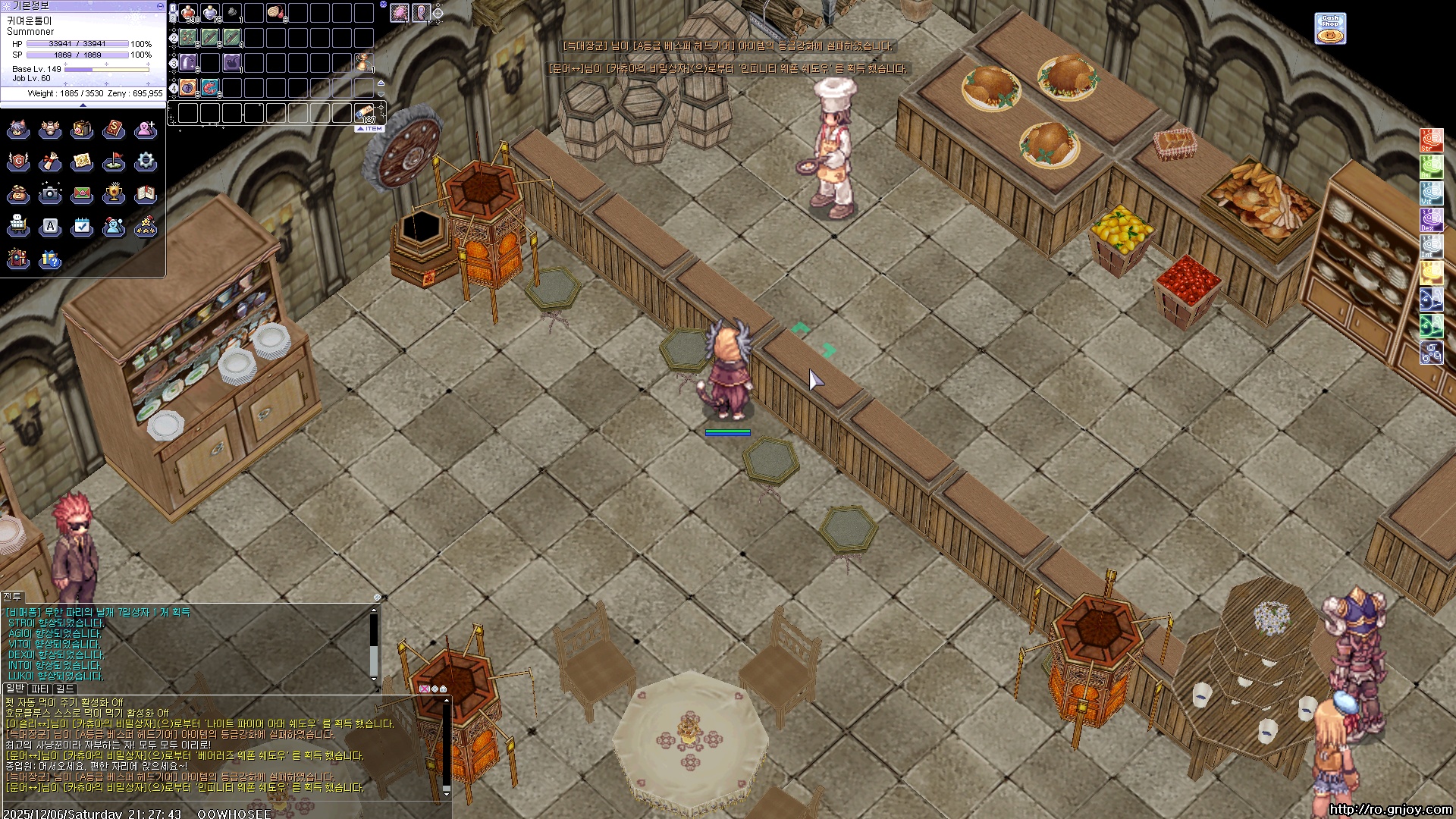Switch to the 길드 guild chat tab
Image resolution: width=1456 pixels, height=819 pixels.
coord(65,689)
